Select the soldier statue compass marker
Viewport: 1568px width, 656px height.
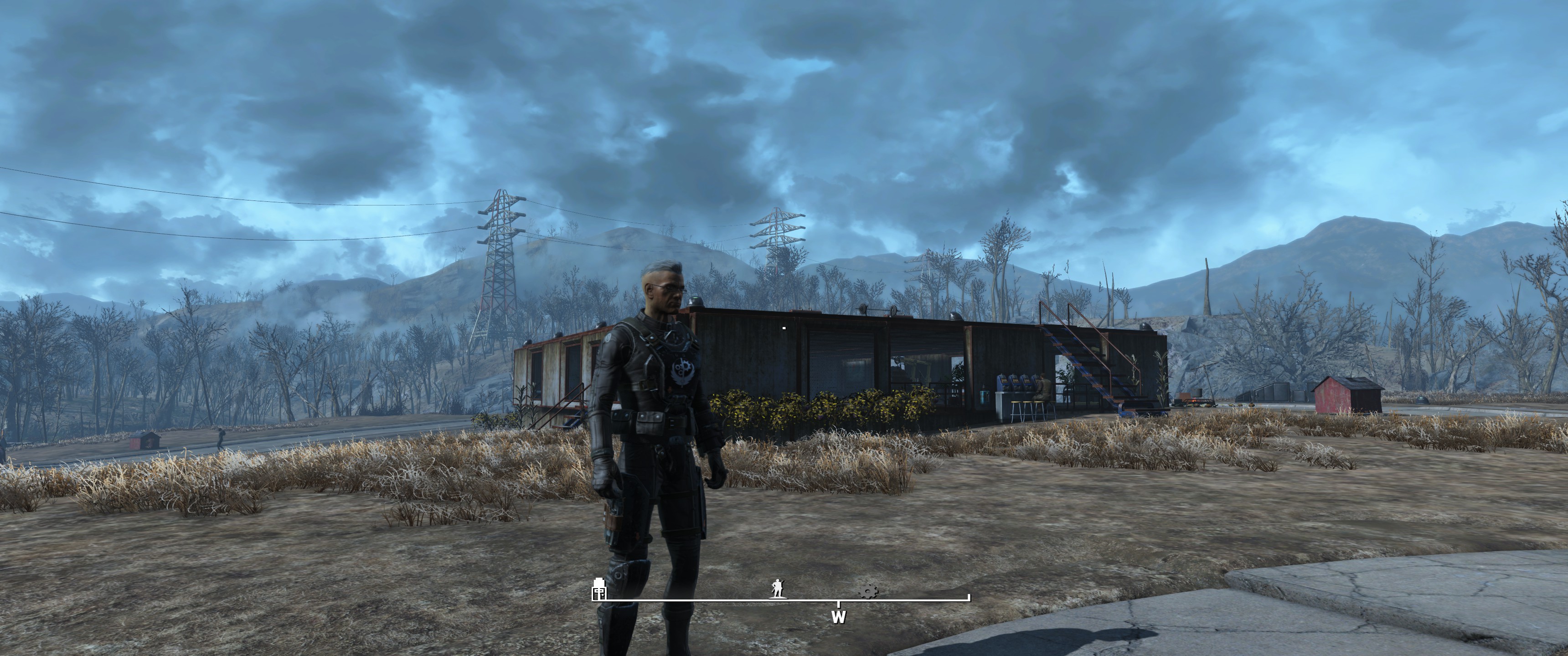tap(777, 589)
